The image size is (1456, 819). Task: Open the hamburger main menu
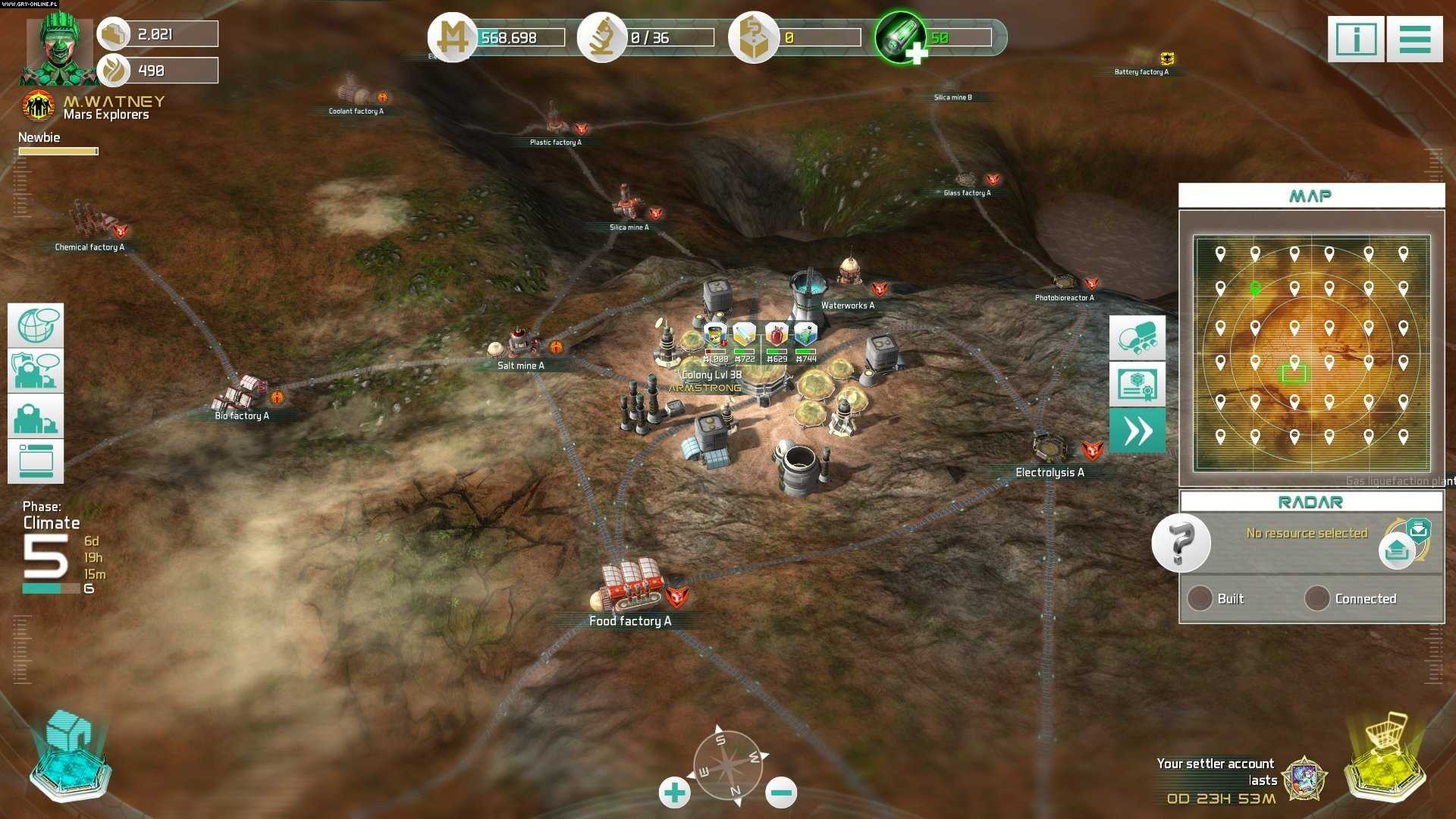[1414, 39]
